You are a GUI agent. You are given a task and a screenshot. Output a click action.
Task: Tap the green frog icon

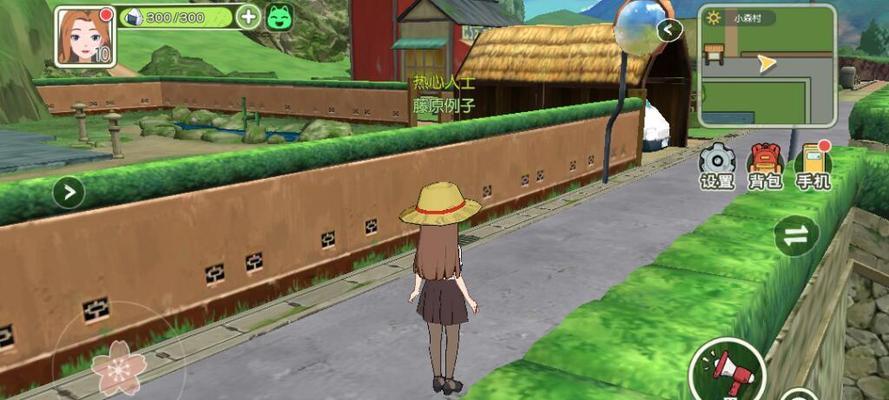(279, 17)
